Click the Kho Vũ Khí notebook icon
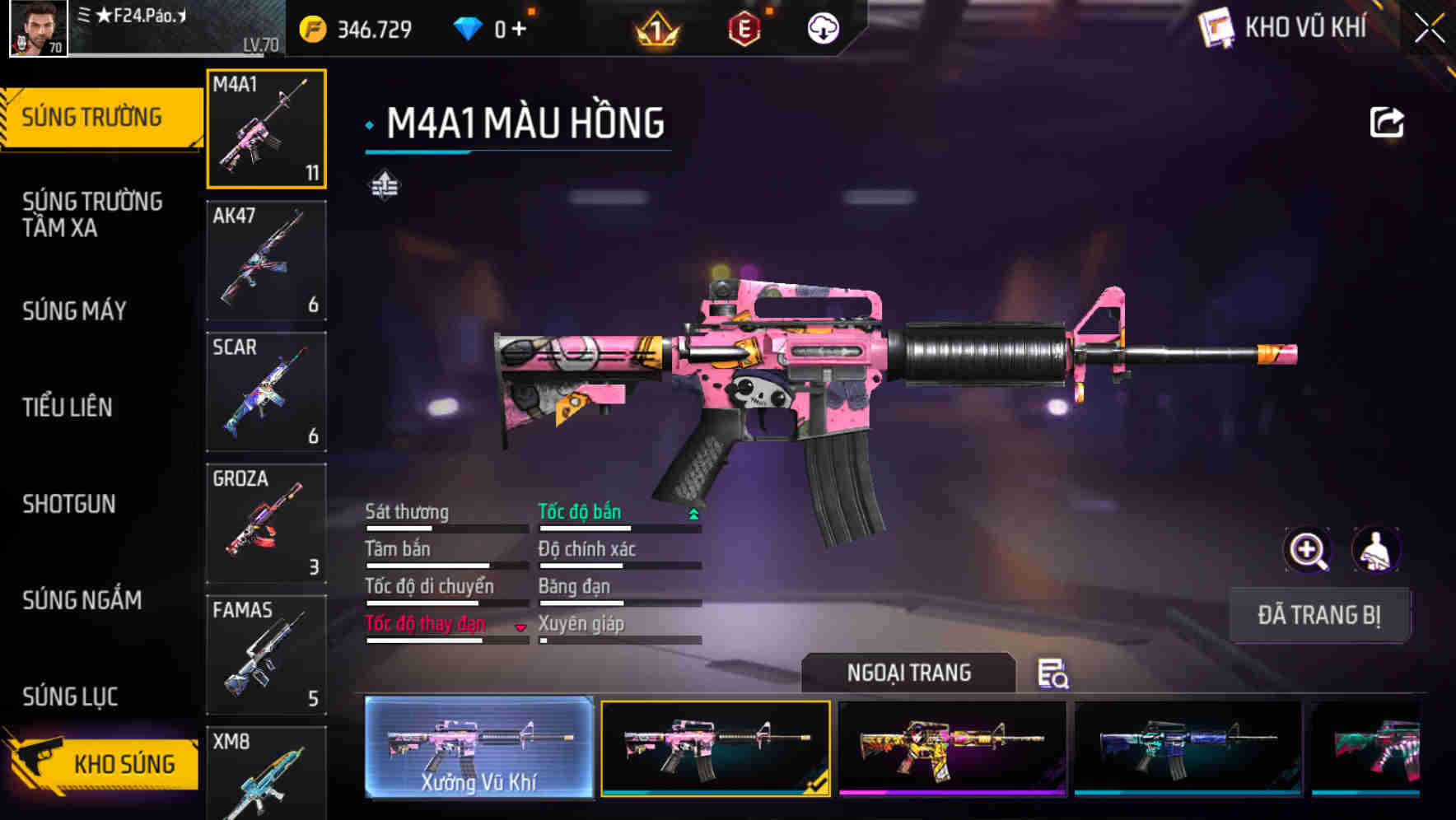Viewport: 1456px width, 820px height. [1215, 26]
